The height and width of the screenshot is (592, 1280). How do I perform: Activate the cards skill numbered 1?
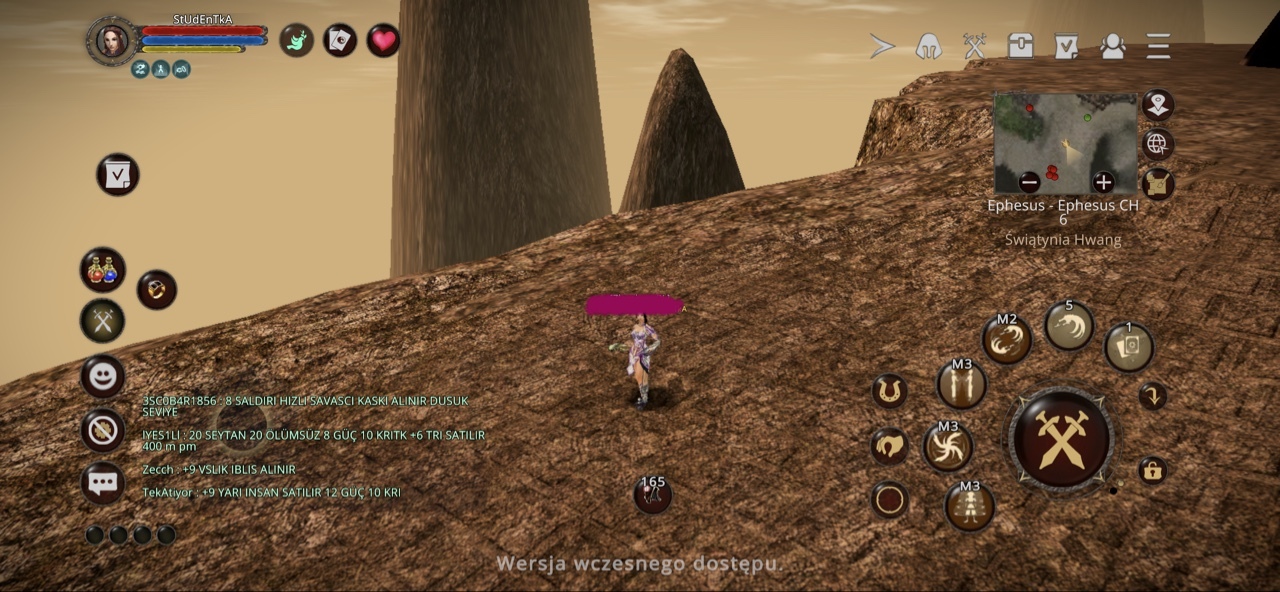[x=1129, y=346]
